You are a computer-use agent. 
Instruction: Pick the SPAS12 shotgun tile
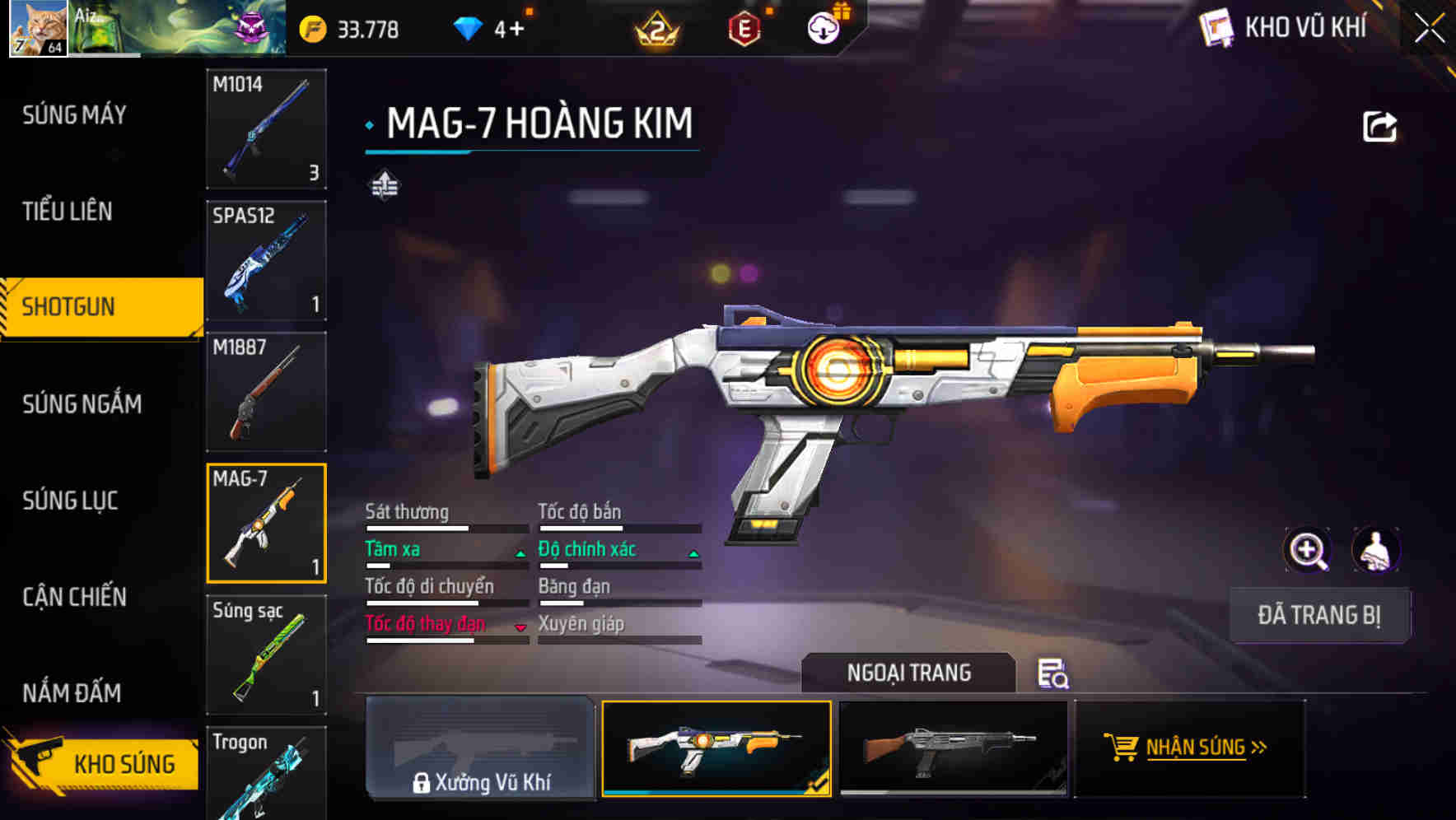coord(266,260)
